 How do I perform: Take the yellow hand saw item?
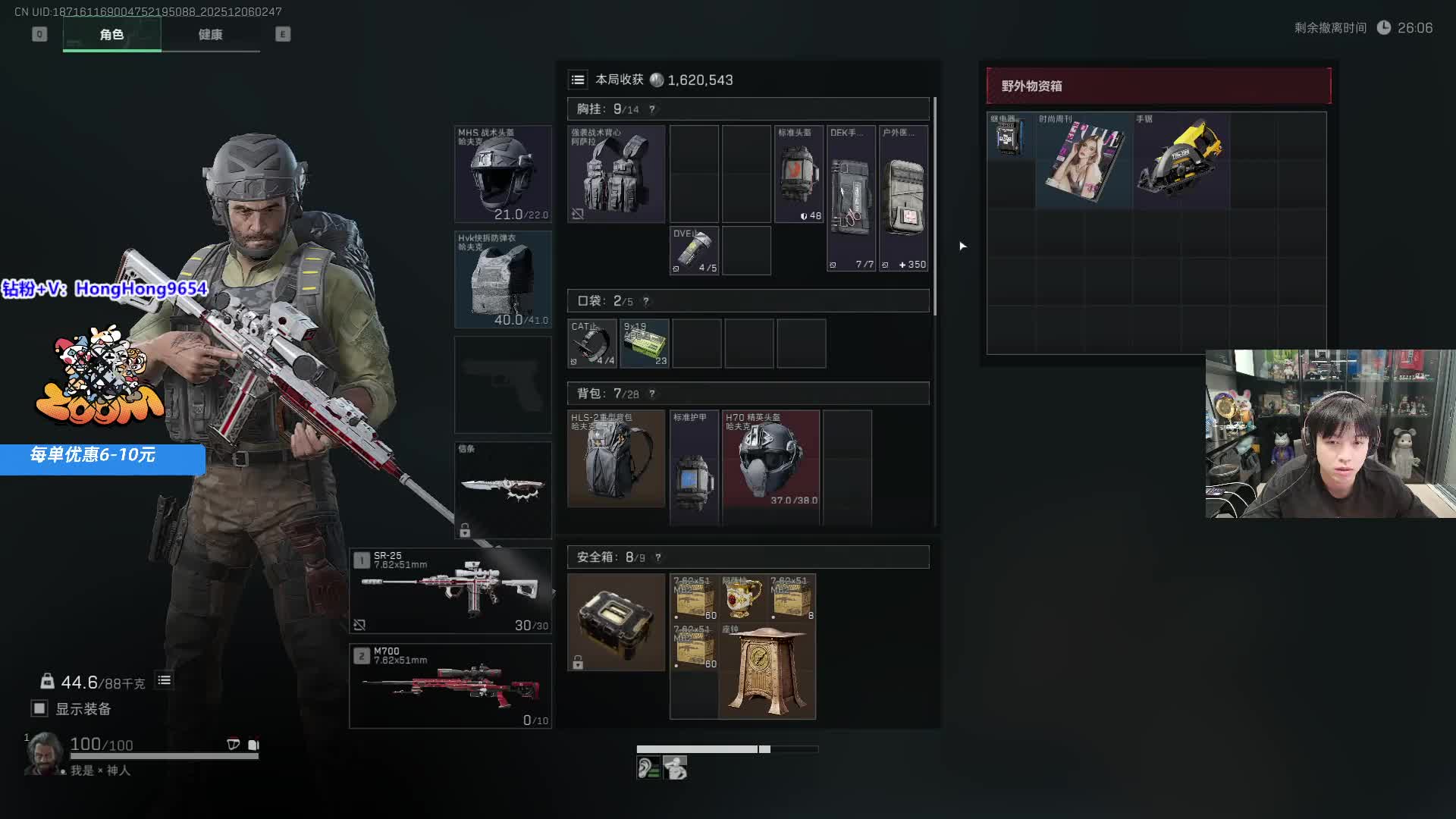(x=1181, y=159)
